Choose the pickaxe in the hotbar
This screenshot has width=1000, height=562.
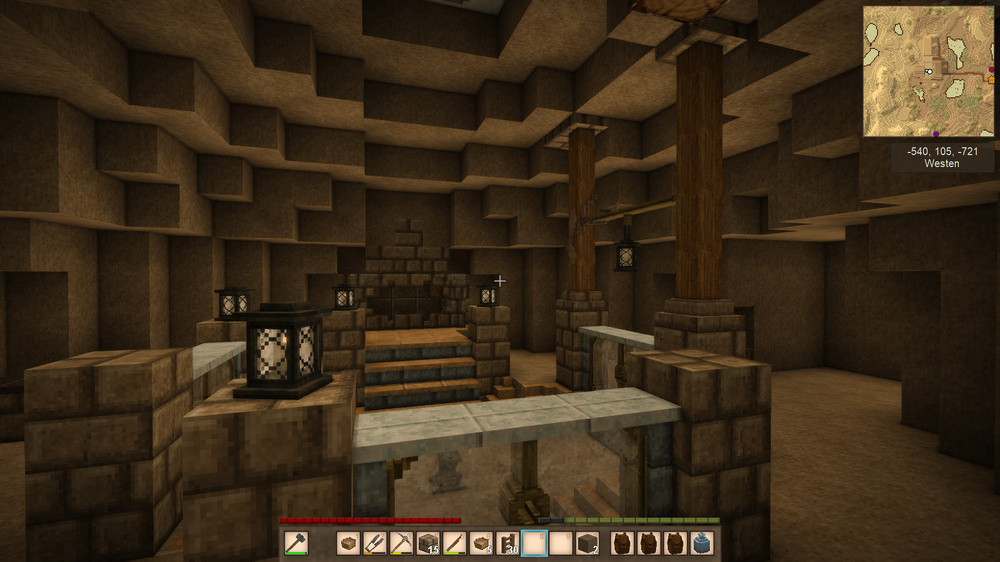click(402, 543)
